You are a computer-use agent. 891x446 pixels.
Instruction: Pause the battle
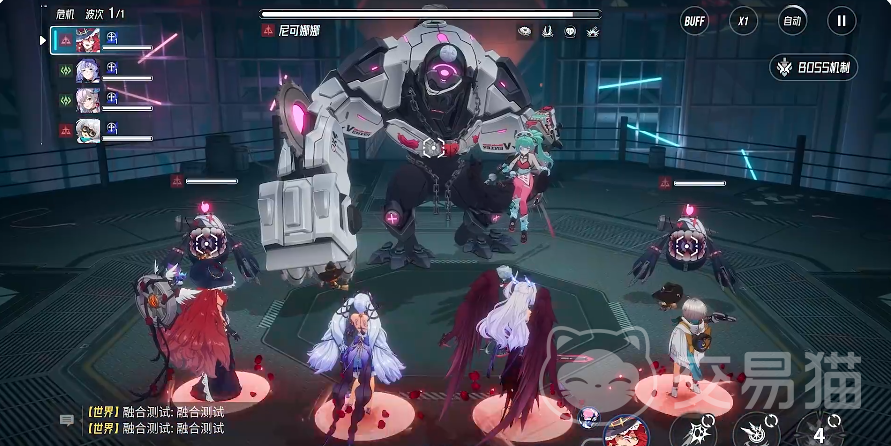click(x=841, y=19)
